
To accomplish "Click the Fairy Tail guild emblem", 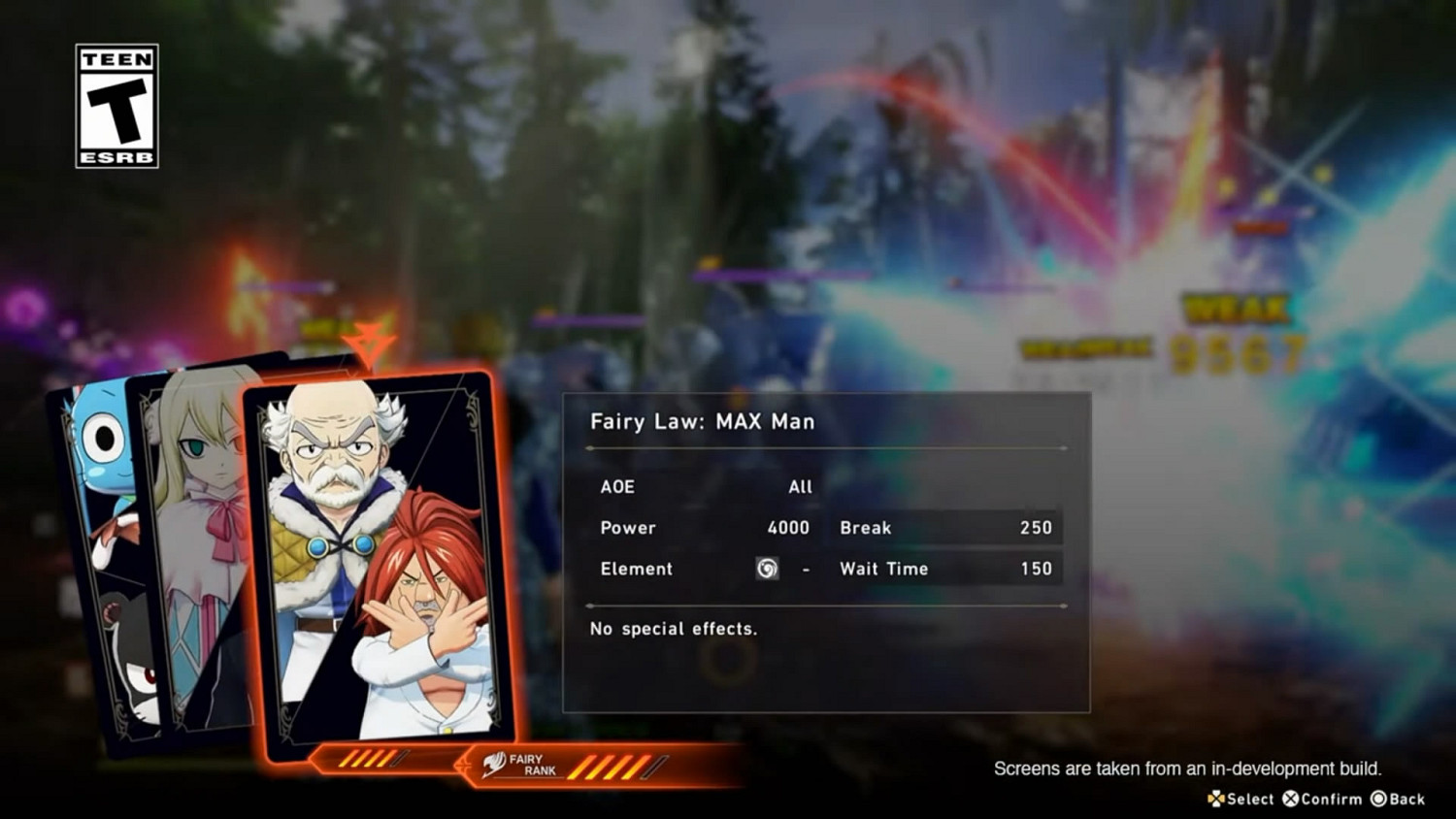I will pyautogui.click(x=497, y=765).
